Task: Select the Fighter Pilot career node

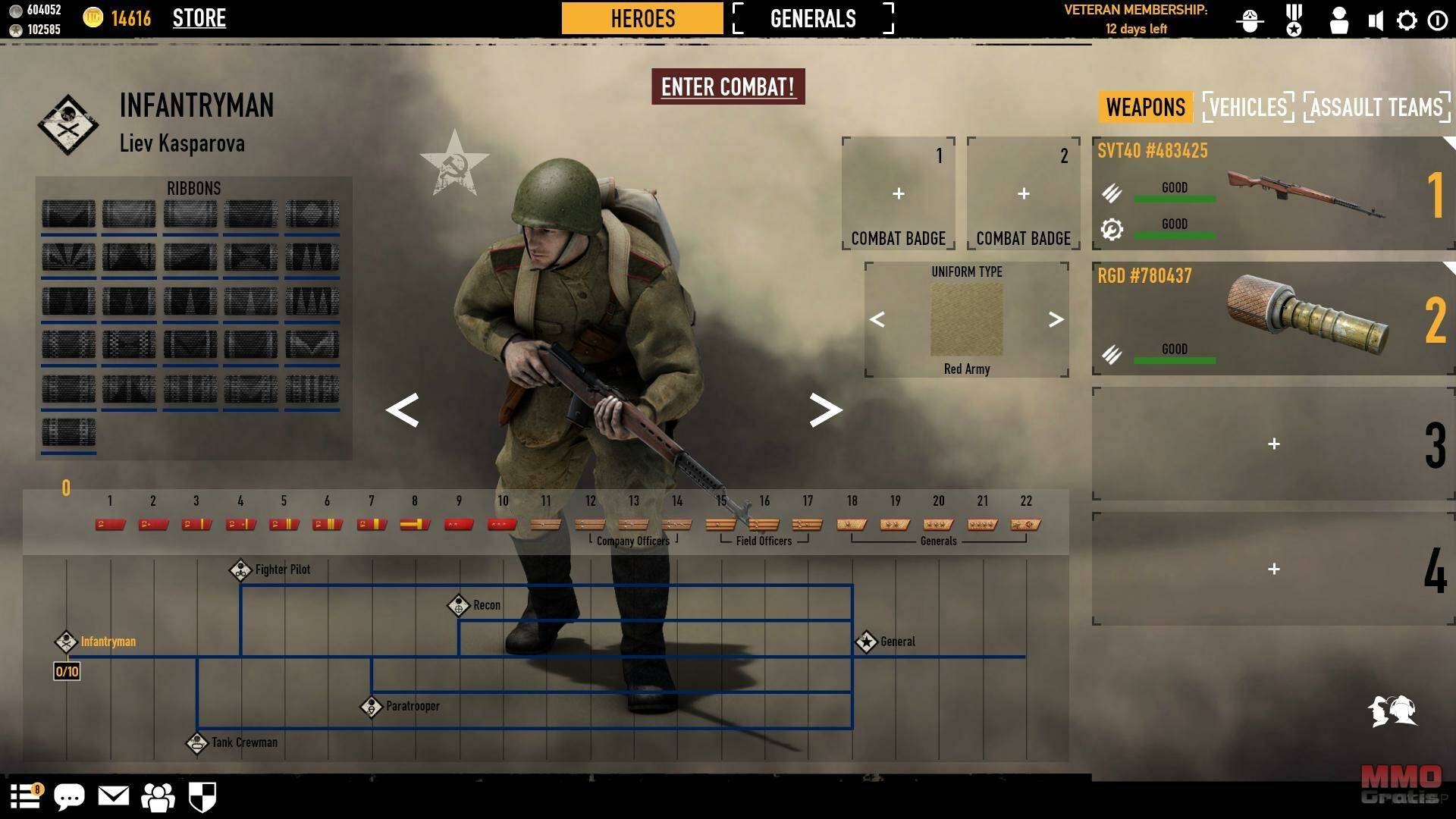Action: click(240, 570)
